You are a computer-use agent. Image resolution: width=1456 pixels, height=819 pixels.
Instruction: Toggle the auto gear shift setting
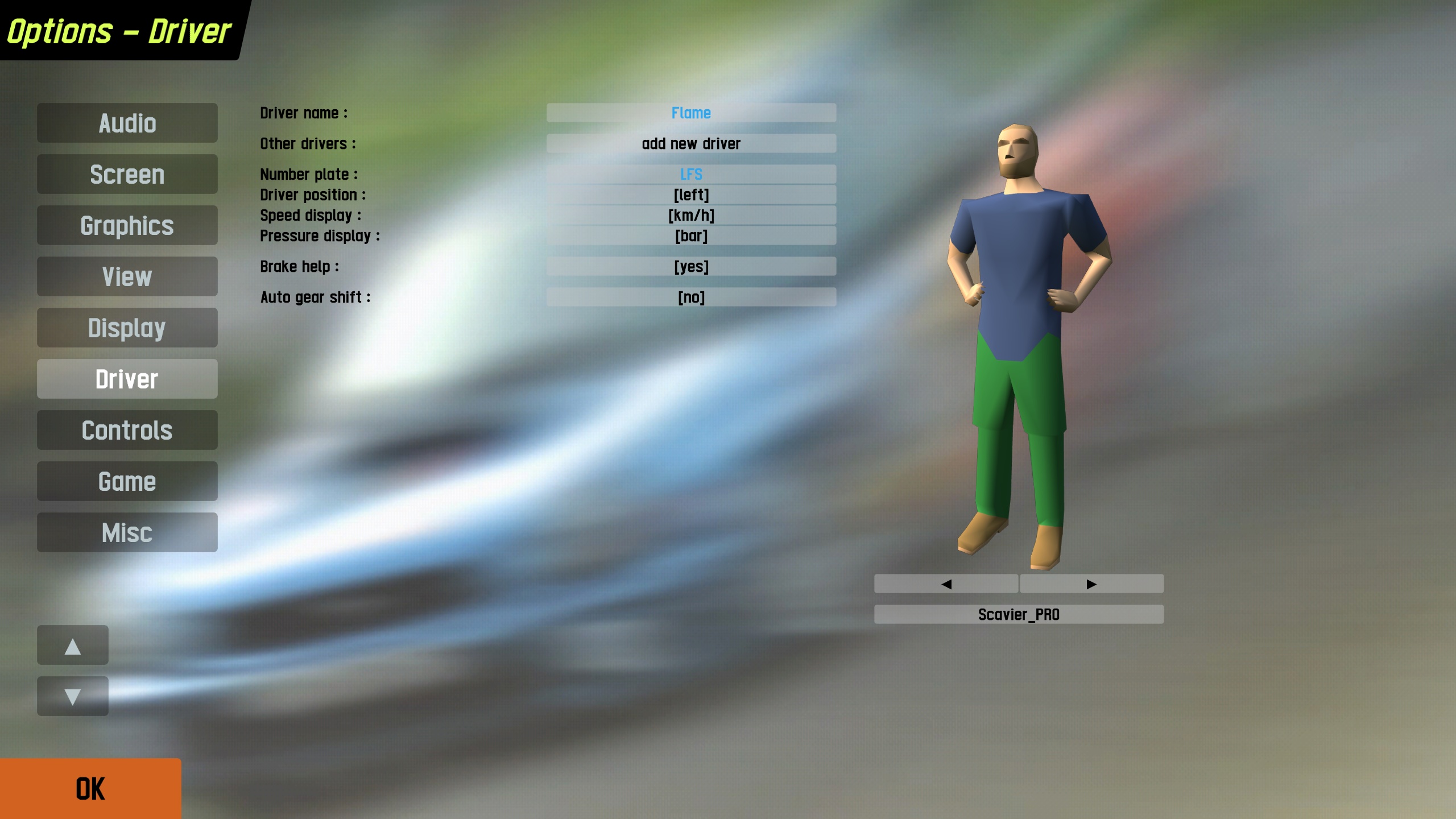coord(691,297)
